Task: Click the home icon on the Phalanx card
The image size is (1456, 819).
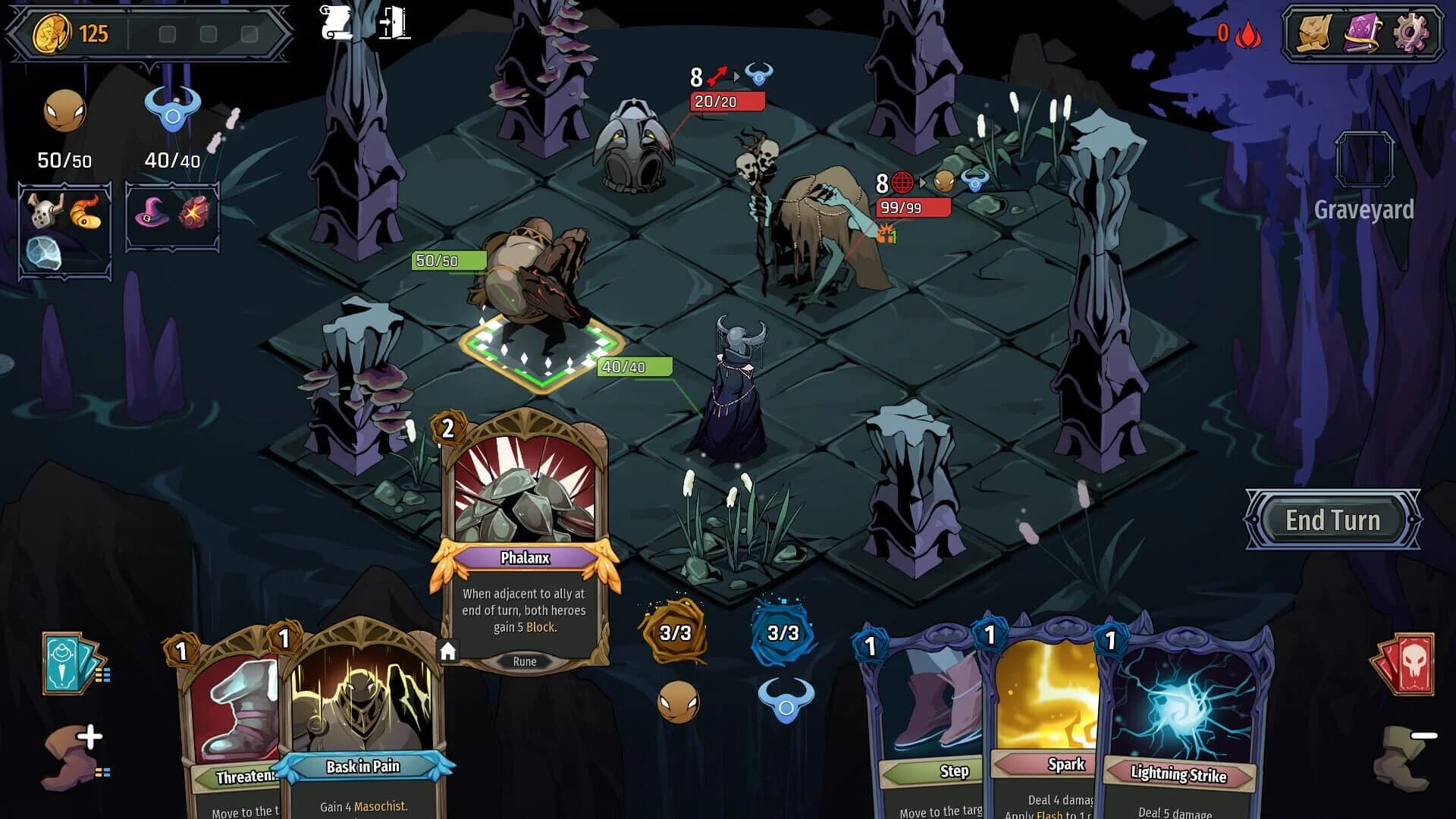Action: coord(449,650)
